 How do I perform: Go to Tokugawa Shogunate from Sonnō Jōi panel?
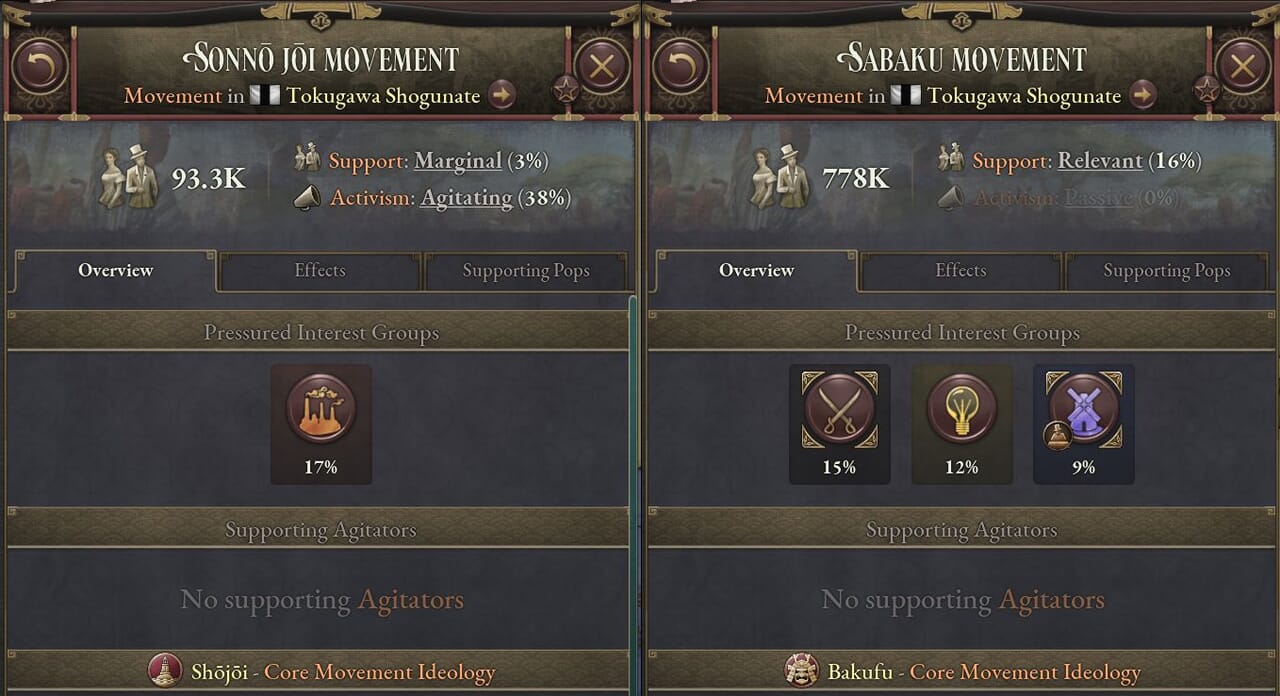502,96
